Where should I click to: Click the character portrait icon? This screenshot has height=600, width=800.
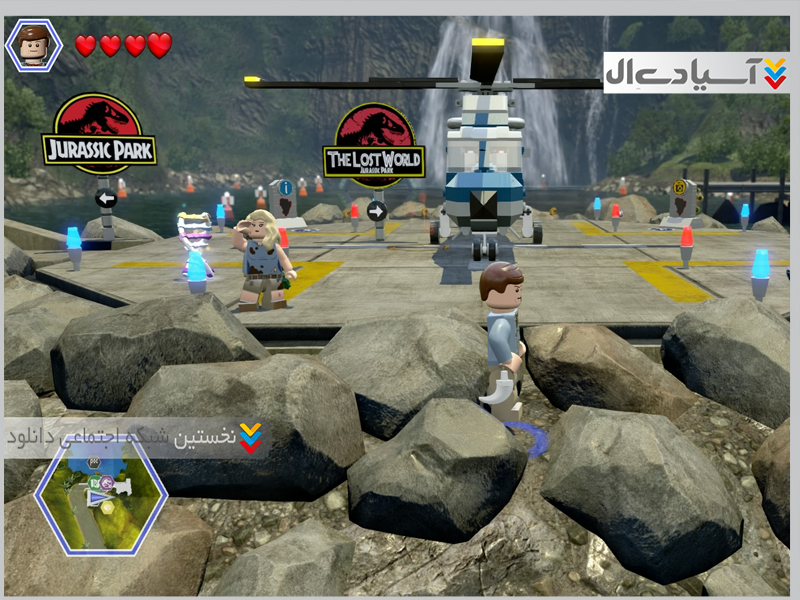click(34, 45)
